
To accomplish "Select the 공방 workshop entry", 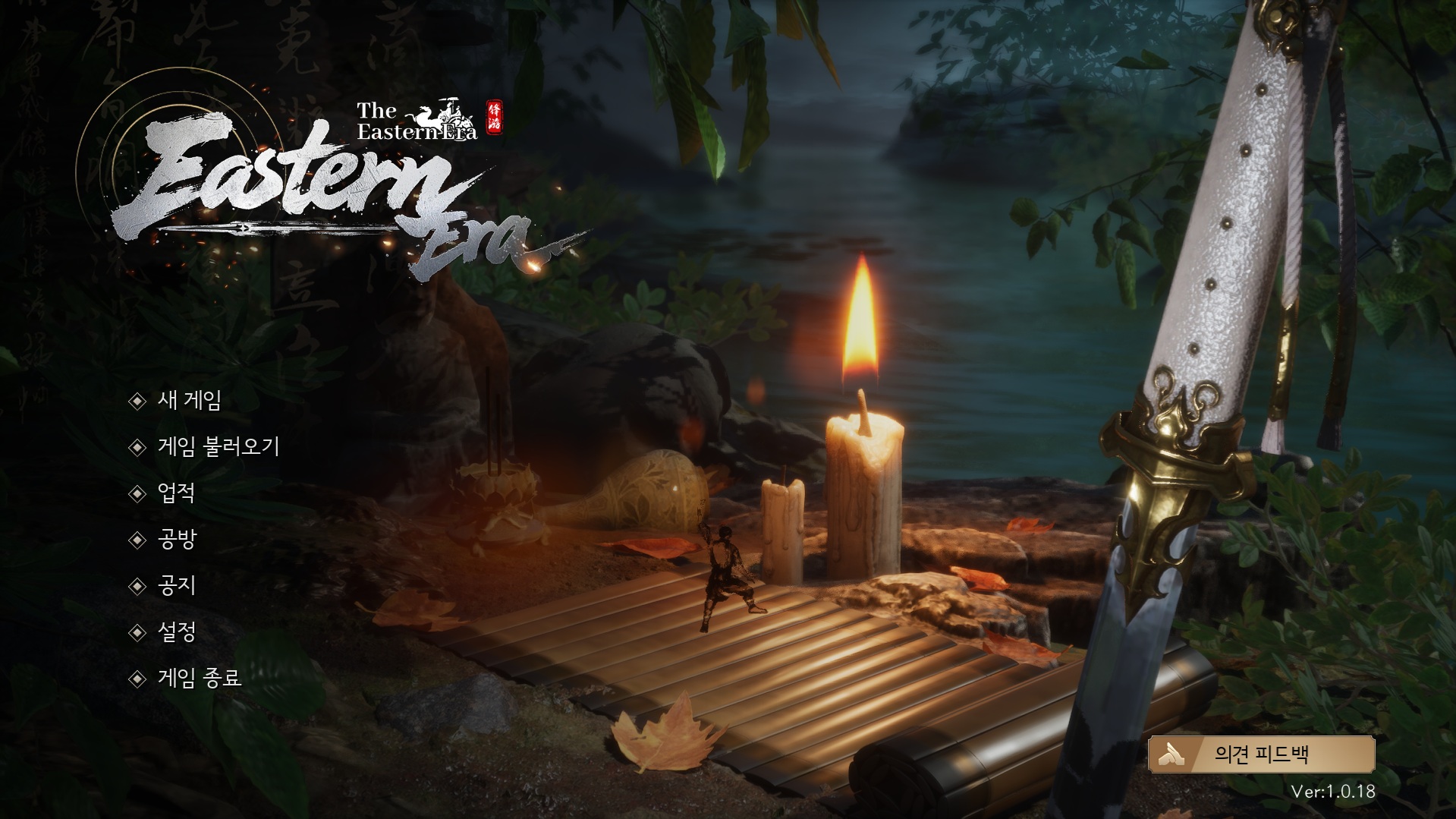I will click(176, 539).
